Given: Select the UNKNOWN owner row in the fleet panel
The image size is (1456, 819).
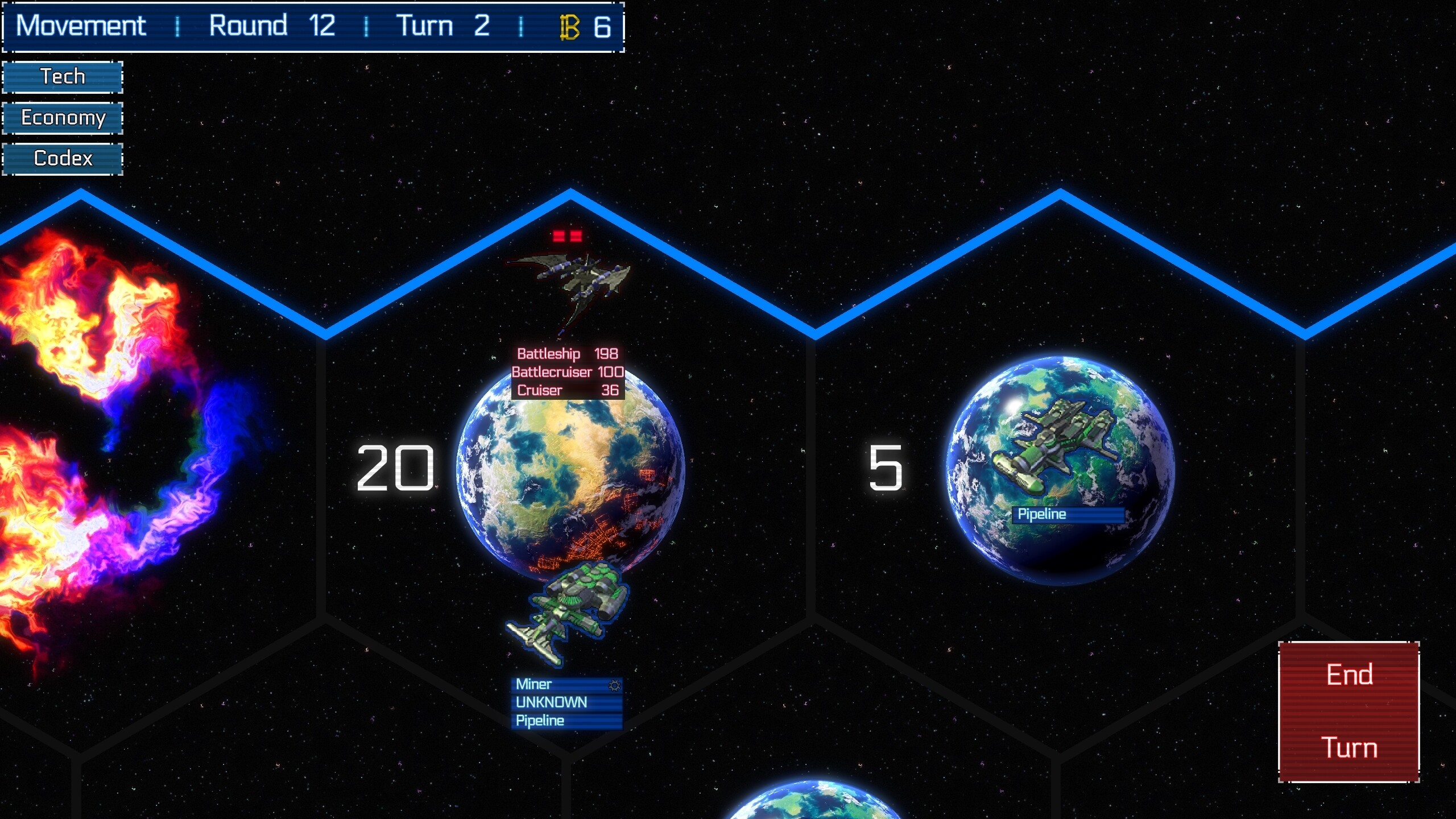Looking at the screenshot, I should click(552, 702).
